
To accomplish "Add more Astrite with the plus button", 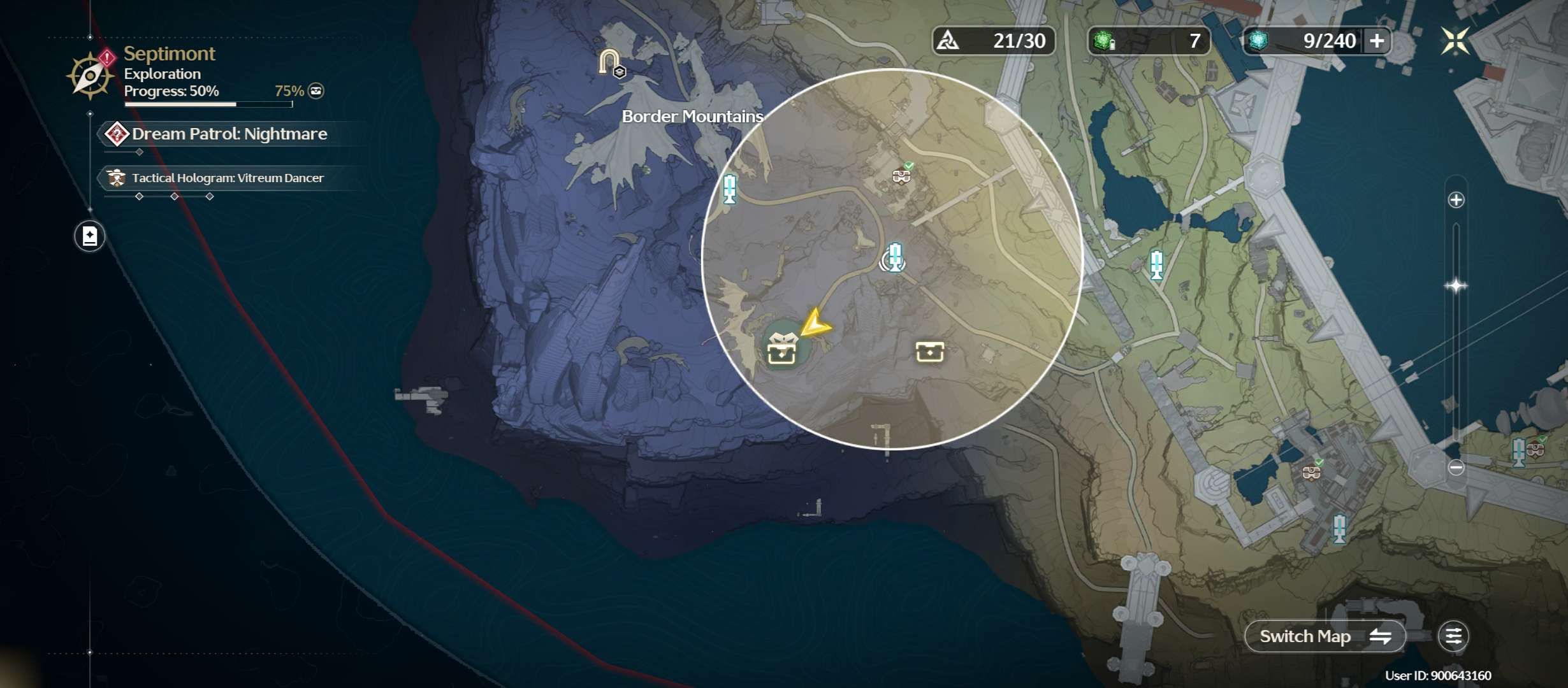I will click(1377, 41).
